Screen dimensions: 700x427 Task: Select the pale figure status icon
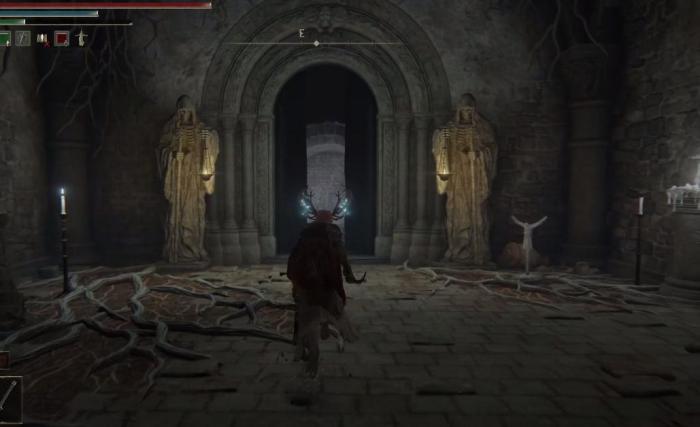[81, 39]
